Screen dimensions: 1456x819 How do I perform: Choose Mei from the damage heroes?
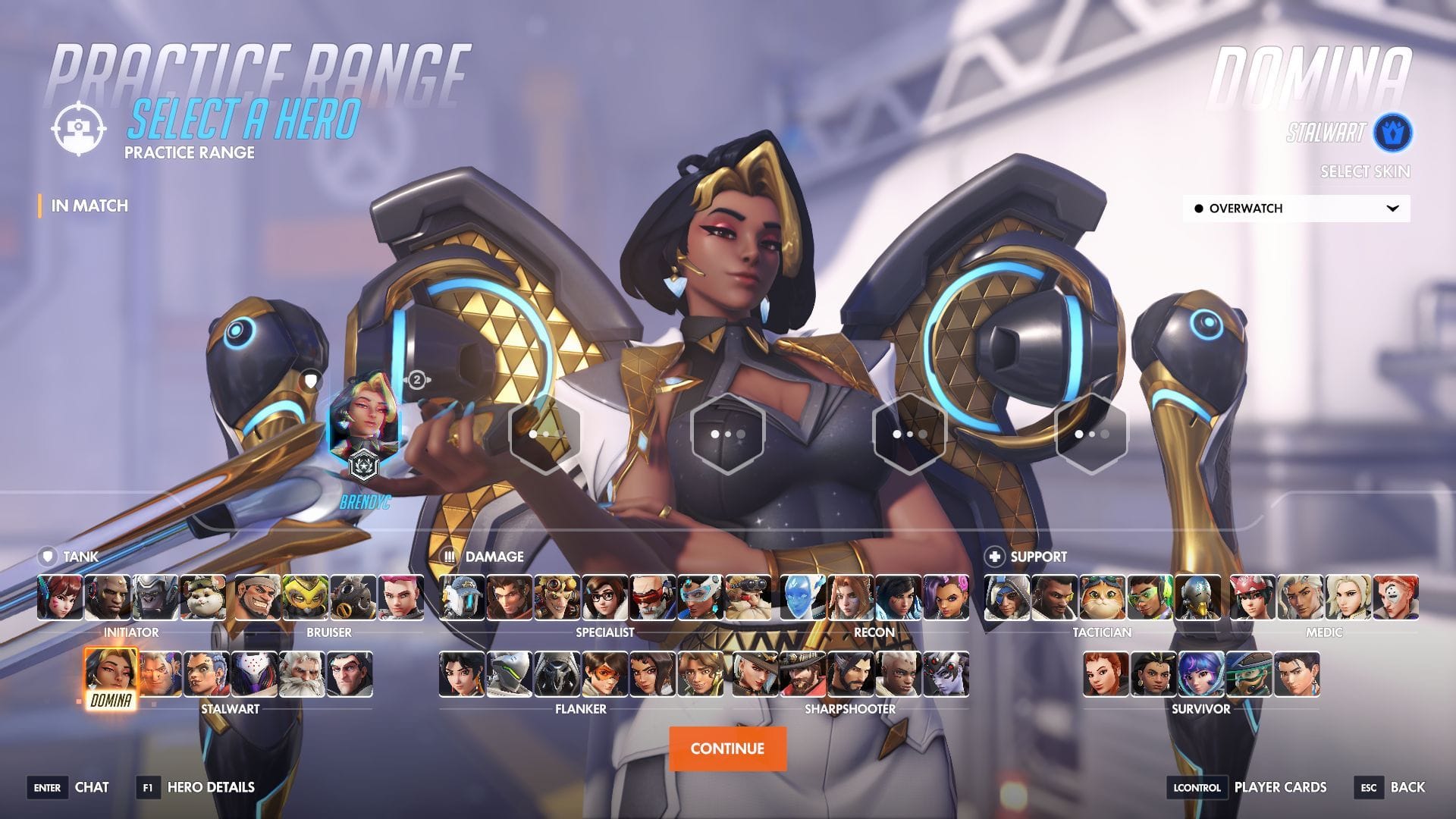(x=604, y=598)
